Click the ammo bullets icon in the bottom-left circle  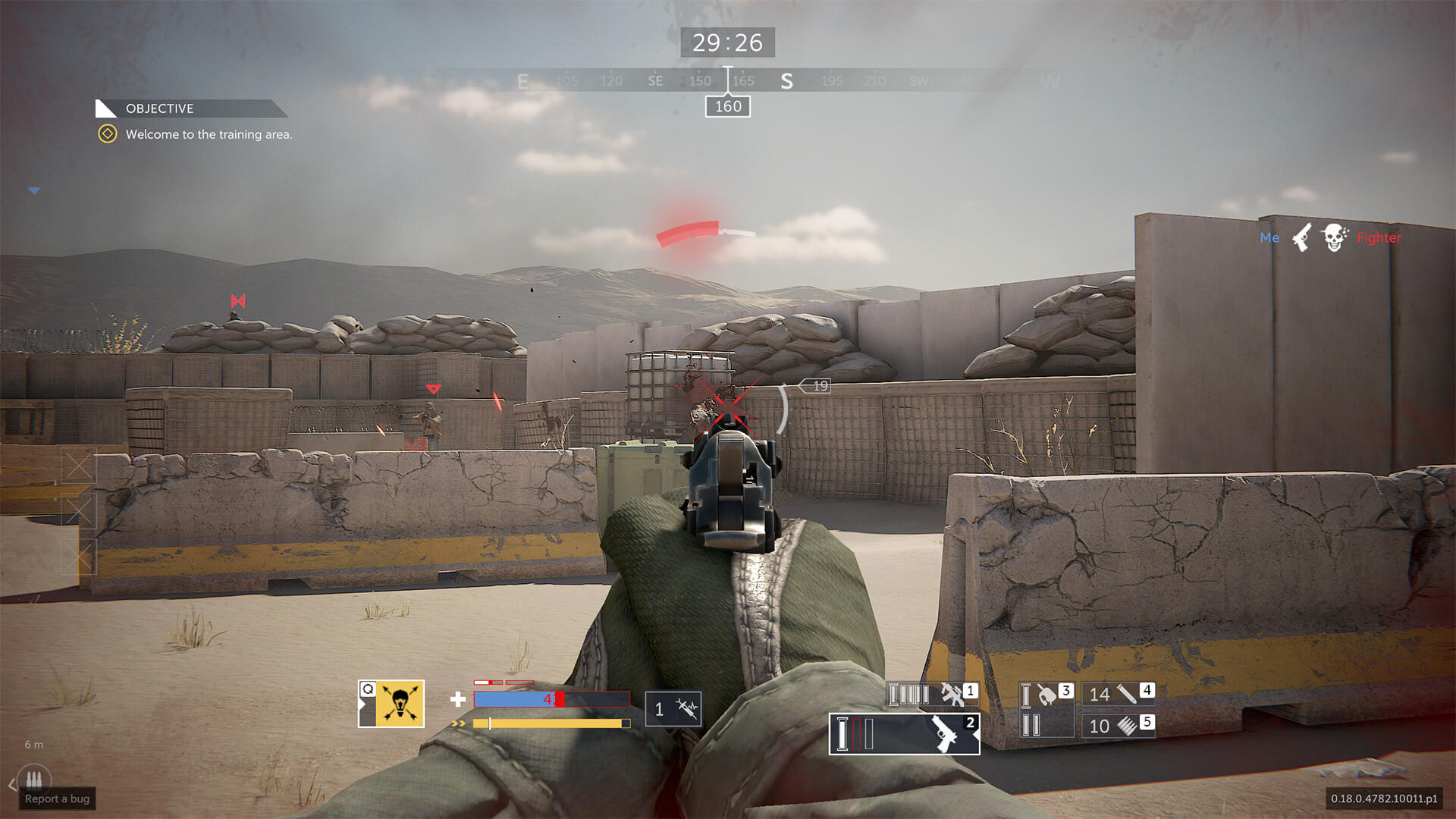(x=33, y=779)
